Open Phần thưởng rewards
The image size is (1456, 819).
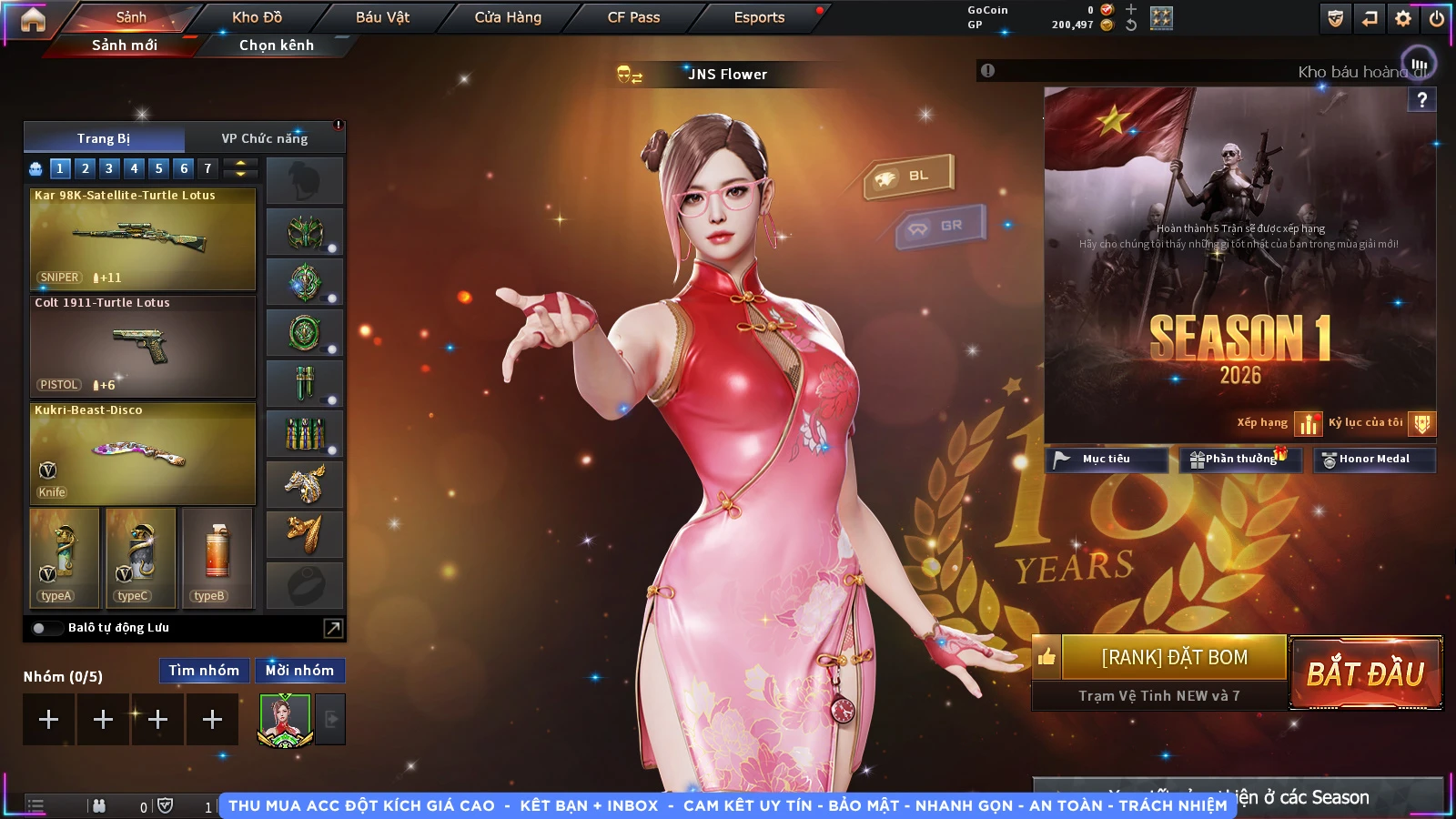[x=1240, y=460]
